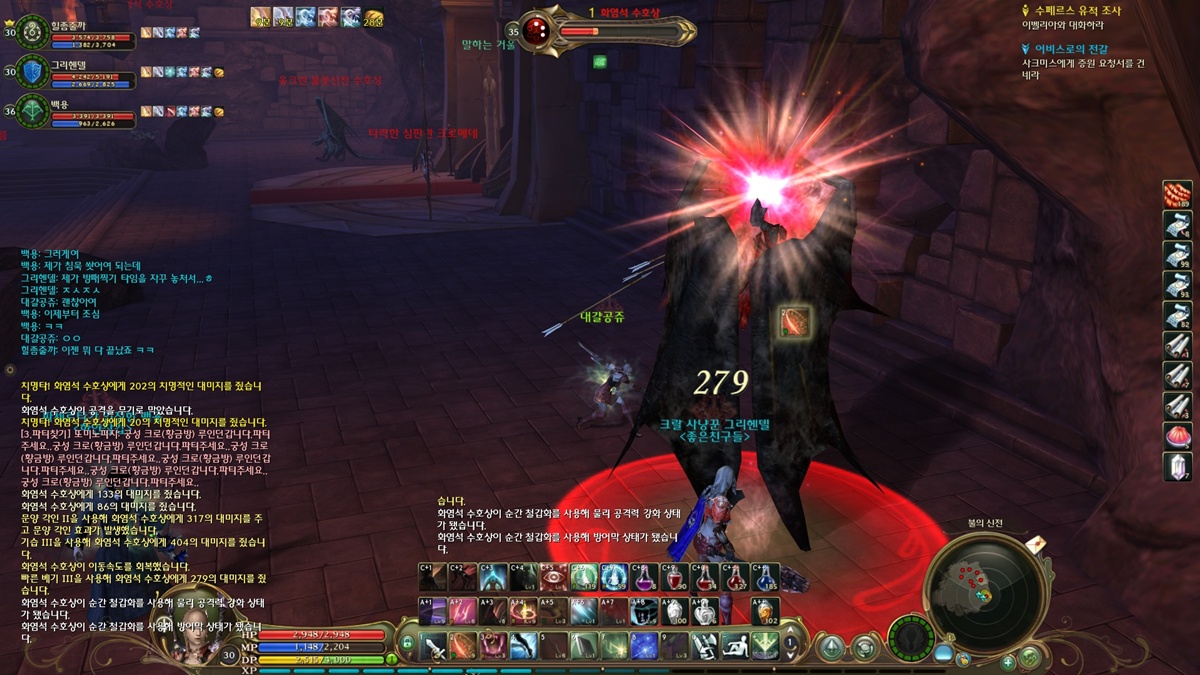Select party member 힘좀줄까 portrait
1200x675 pixels.
point(35,33)
